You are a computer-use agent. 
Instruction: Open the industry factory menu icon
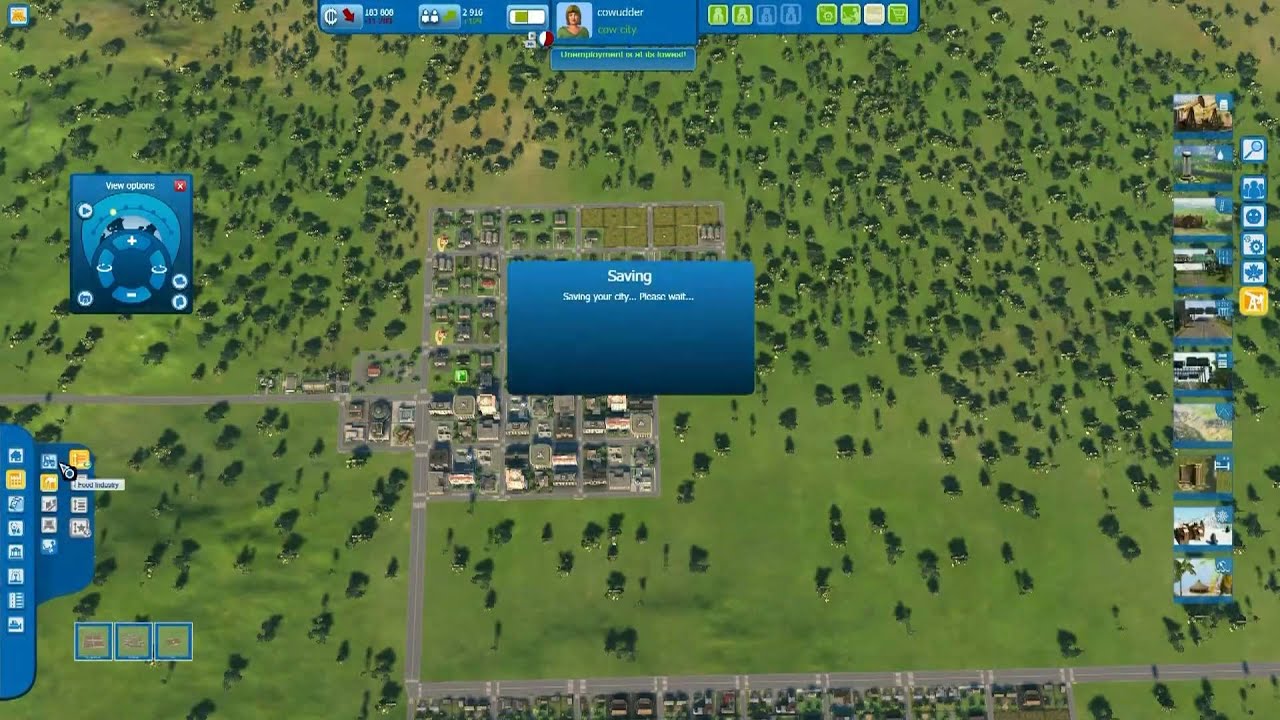coord(15,478)
